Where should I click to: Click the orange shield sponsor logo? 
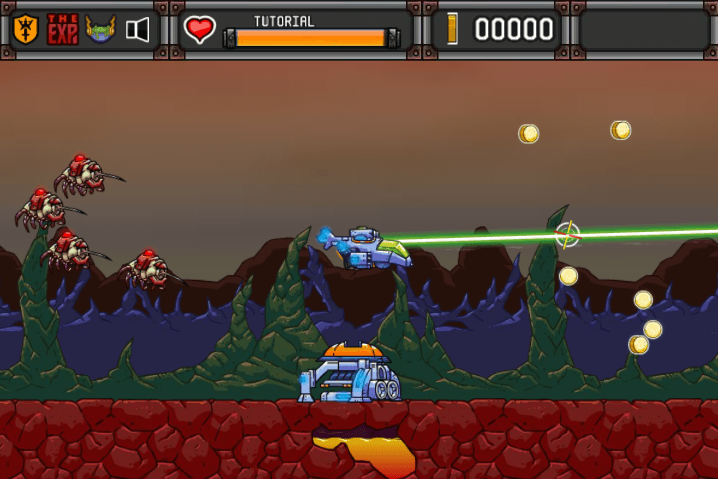tap(26, 29)
